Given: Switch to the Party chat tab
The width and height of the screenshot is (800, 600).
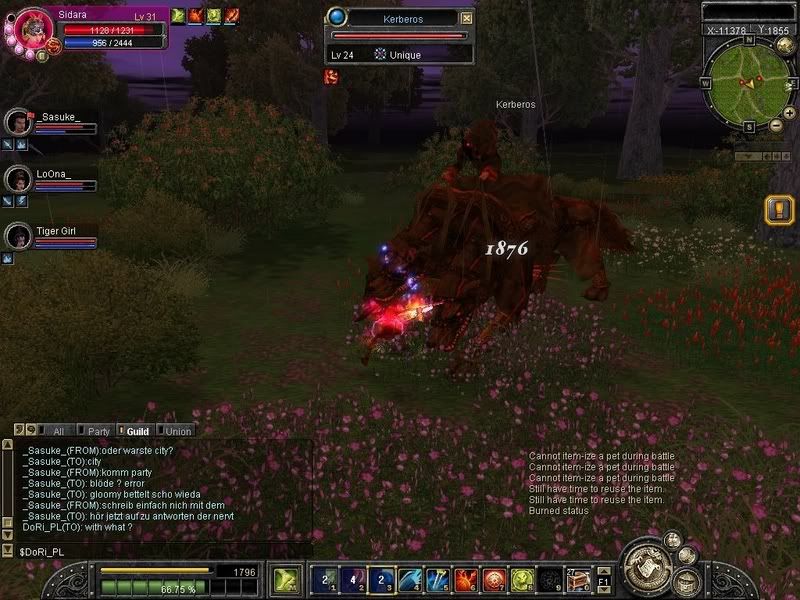Looking at the screenshot, I should pyautogui.click(x=98, y=431).
